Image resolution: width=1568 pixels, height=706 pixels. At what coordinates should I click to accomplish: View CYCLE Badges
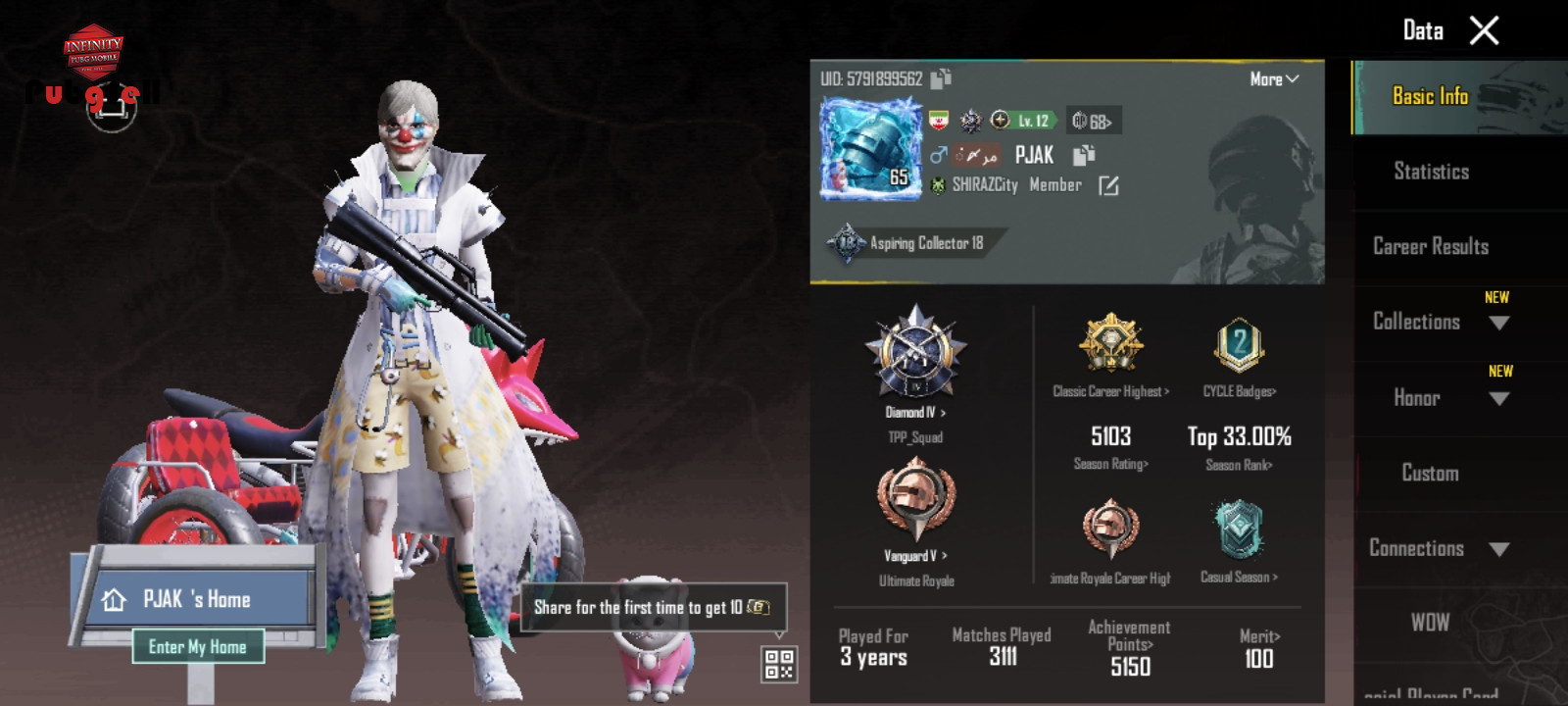(1239, 345)
